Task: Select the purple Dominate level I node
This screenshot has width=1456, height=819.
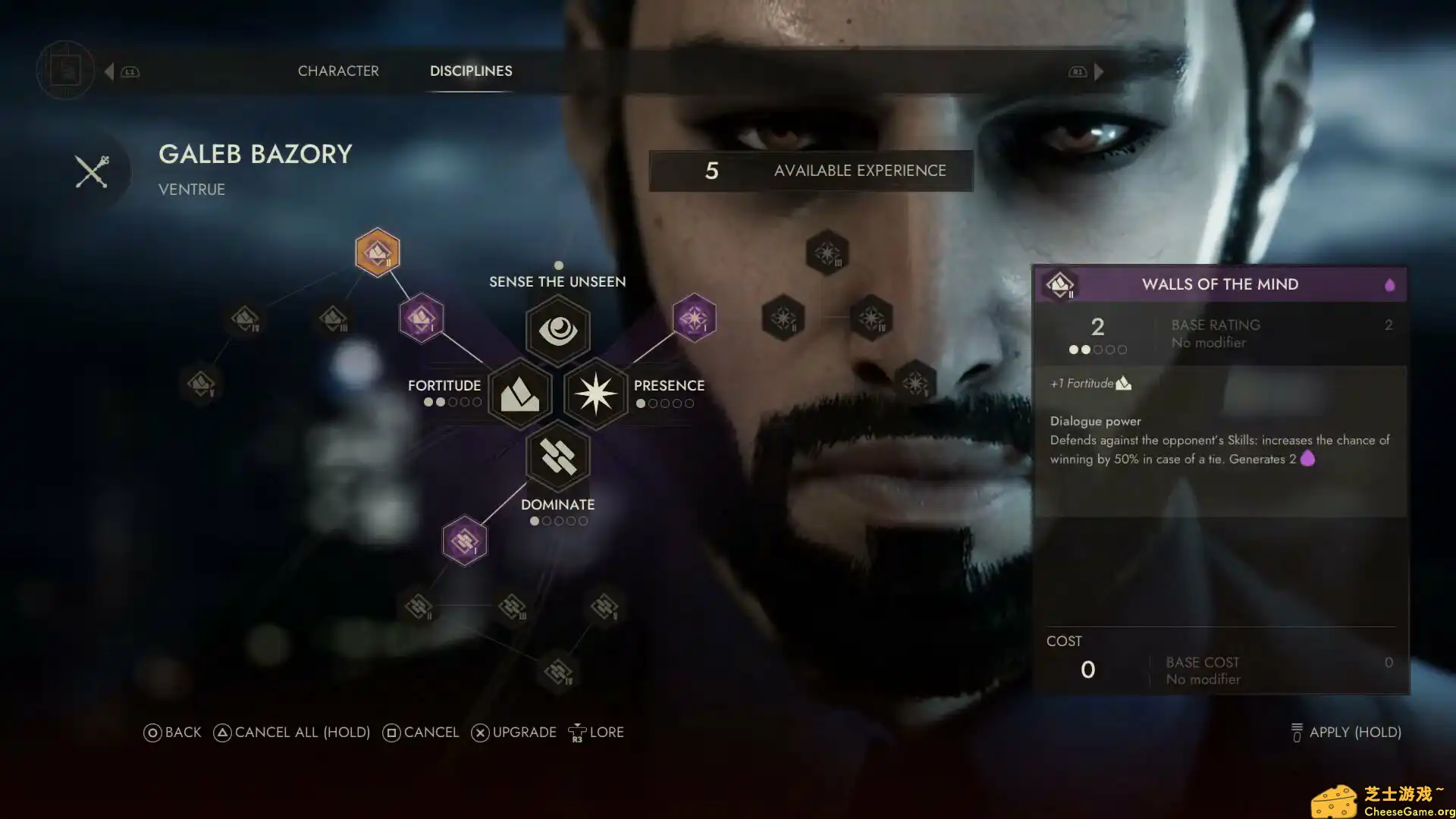Action: 464,541
